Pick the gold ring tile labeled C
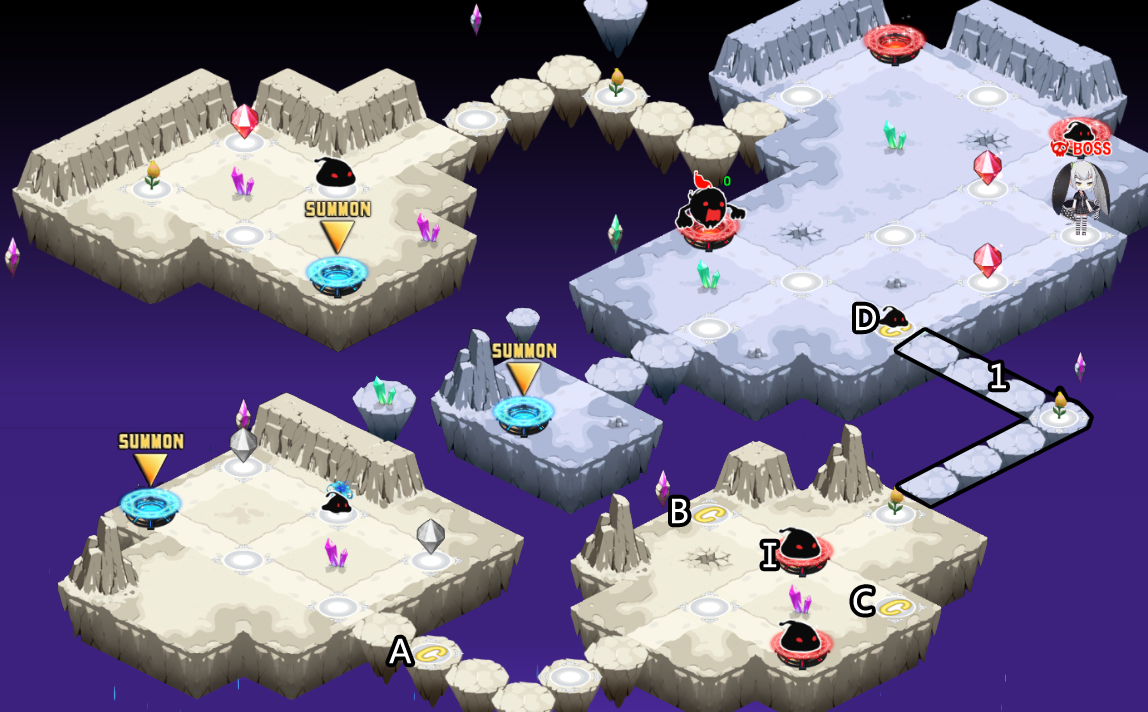 pos(896,606)
